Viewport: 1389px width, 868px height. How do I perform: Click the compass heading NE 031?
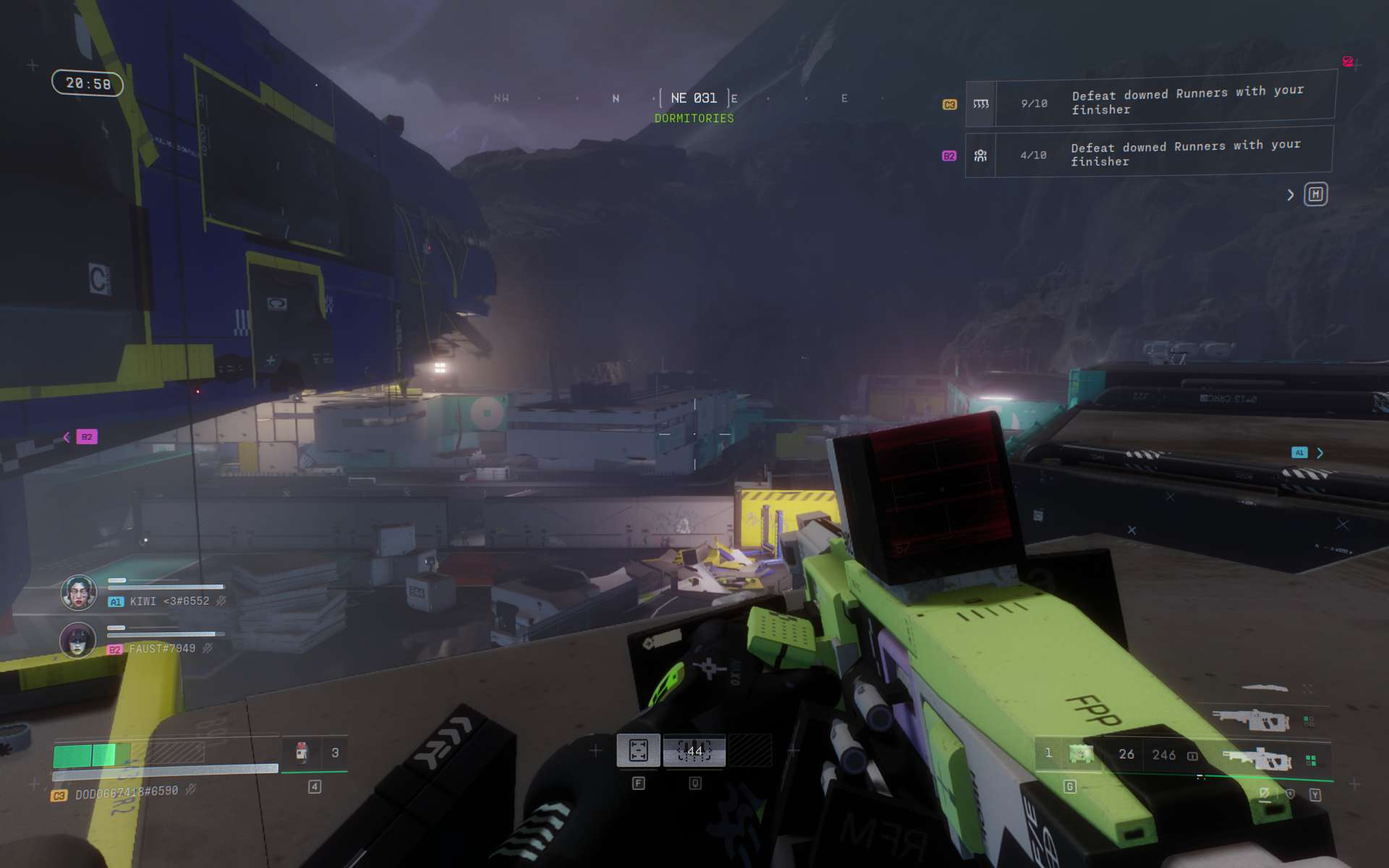694,98
